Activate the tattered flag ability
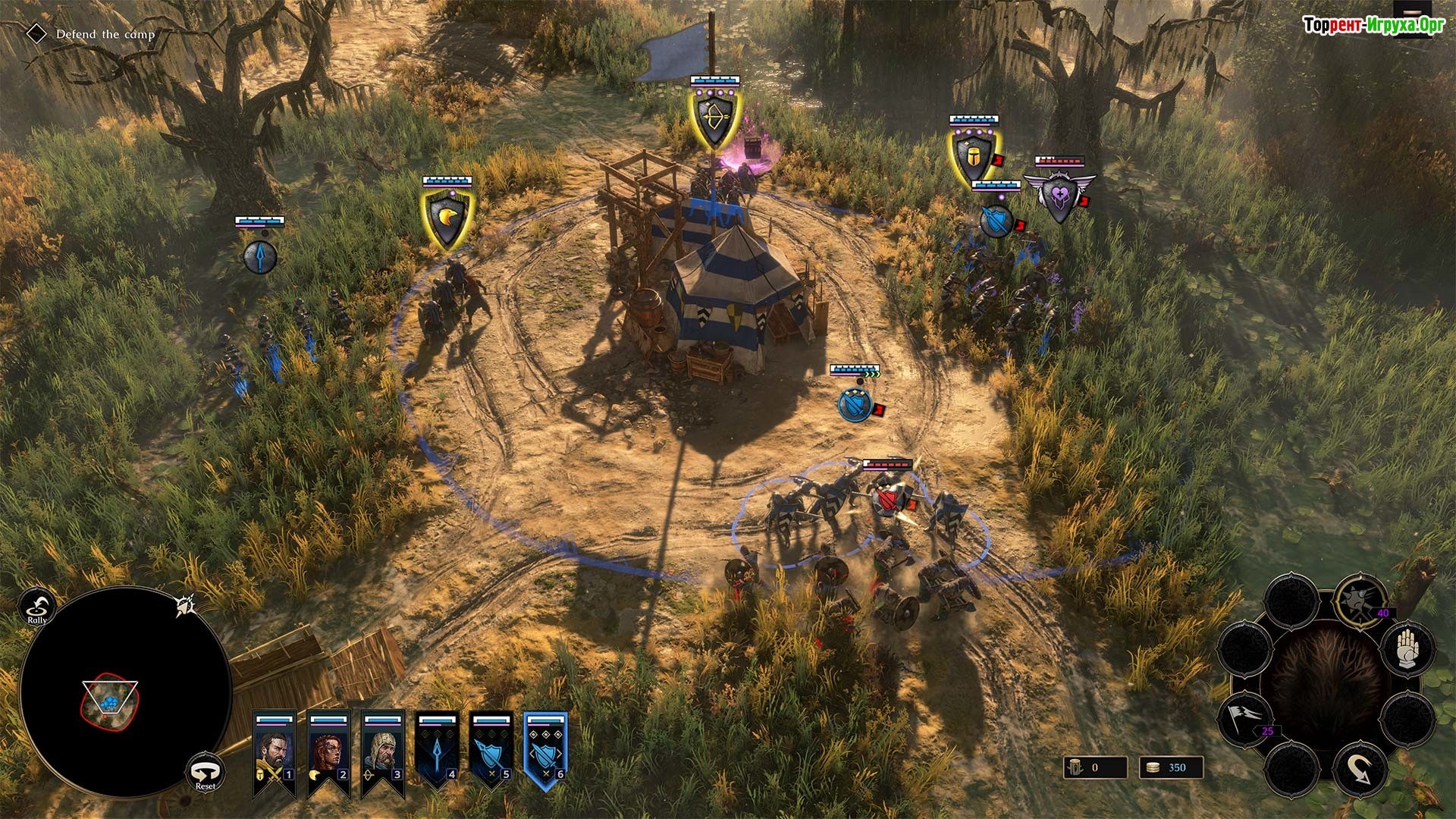 (1244, 716)
